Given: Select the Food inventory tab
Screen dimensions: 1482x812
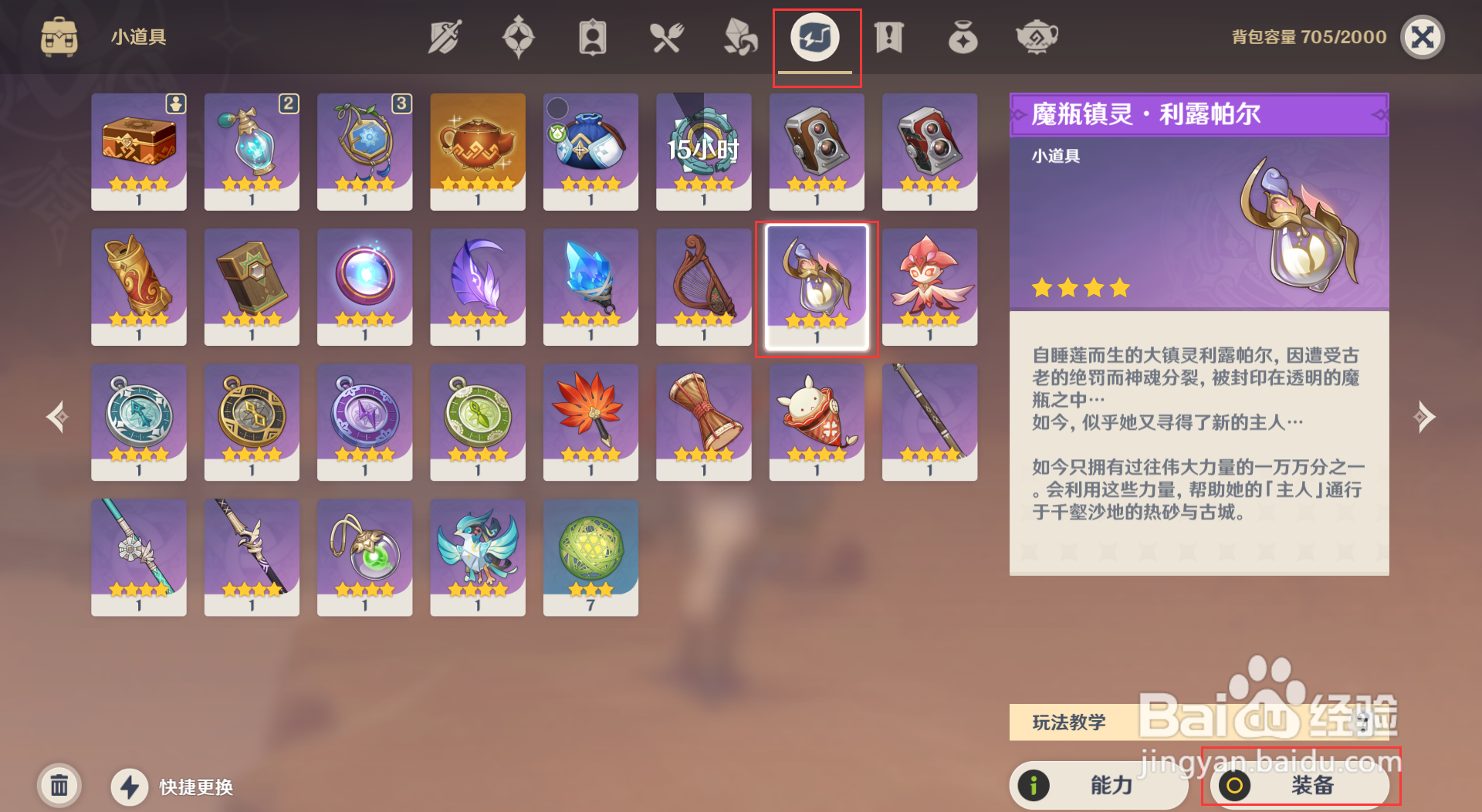Looking at the screenshot, I should point(667,36).
